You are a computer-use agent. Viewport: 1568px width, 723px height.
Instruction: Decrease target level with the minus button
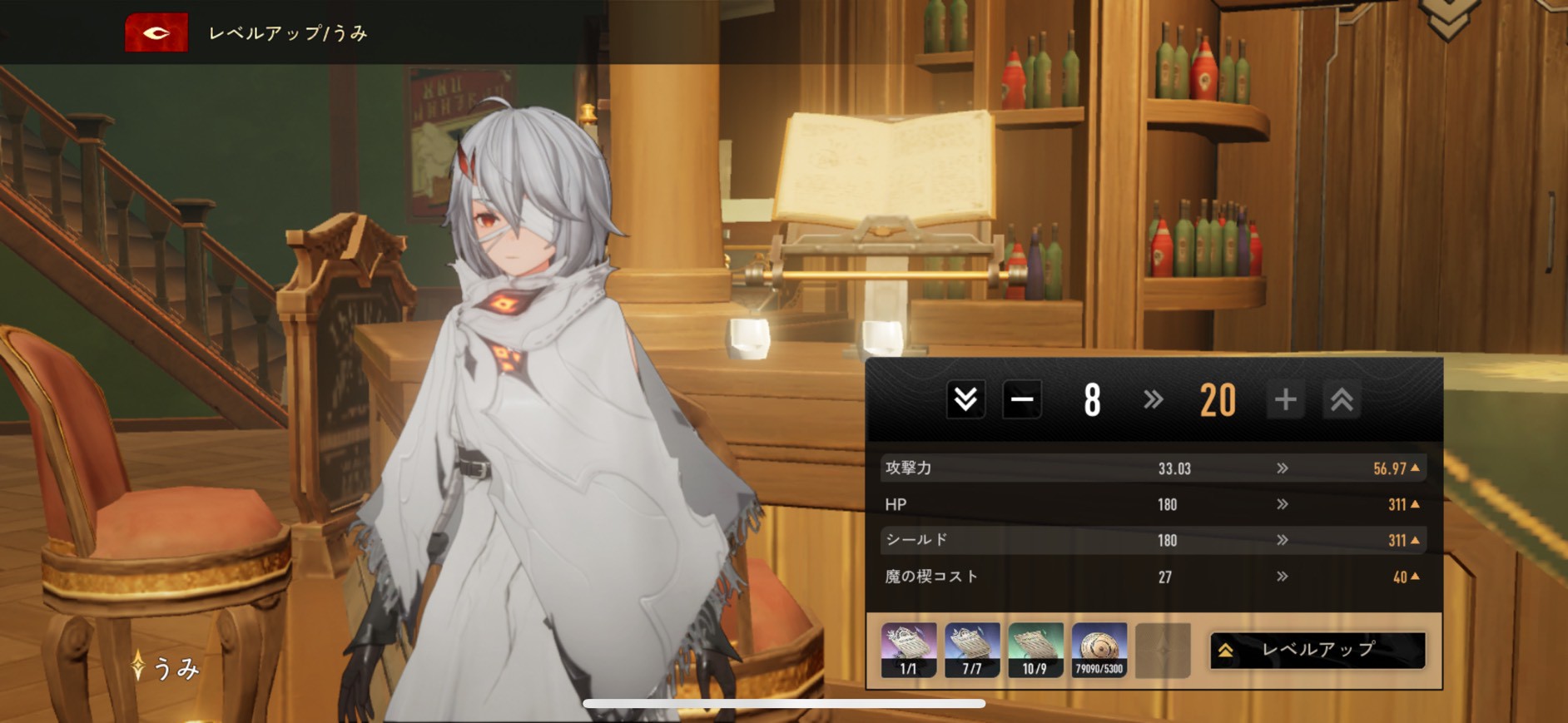click(x=1022, y=400)
